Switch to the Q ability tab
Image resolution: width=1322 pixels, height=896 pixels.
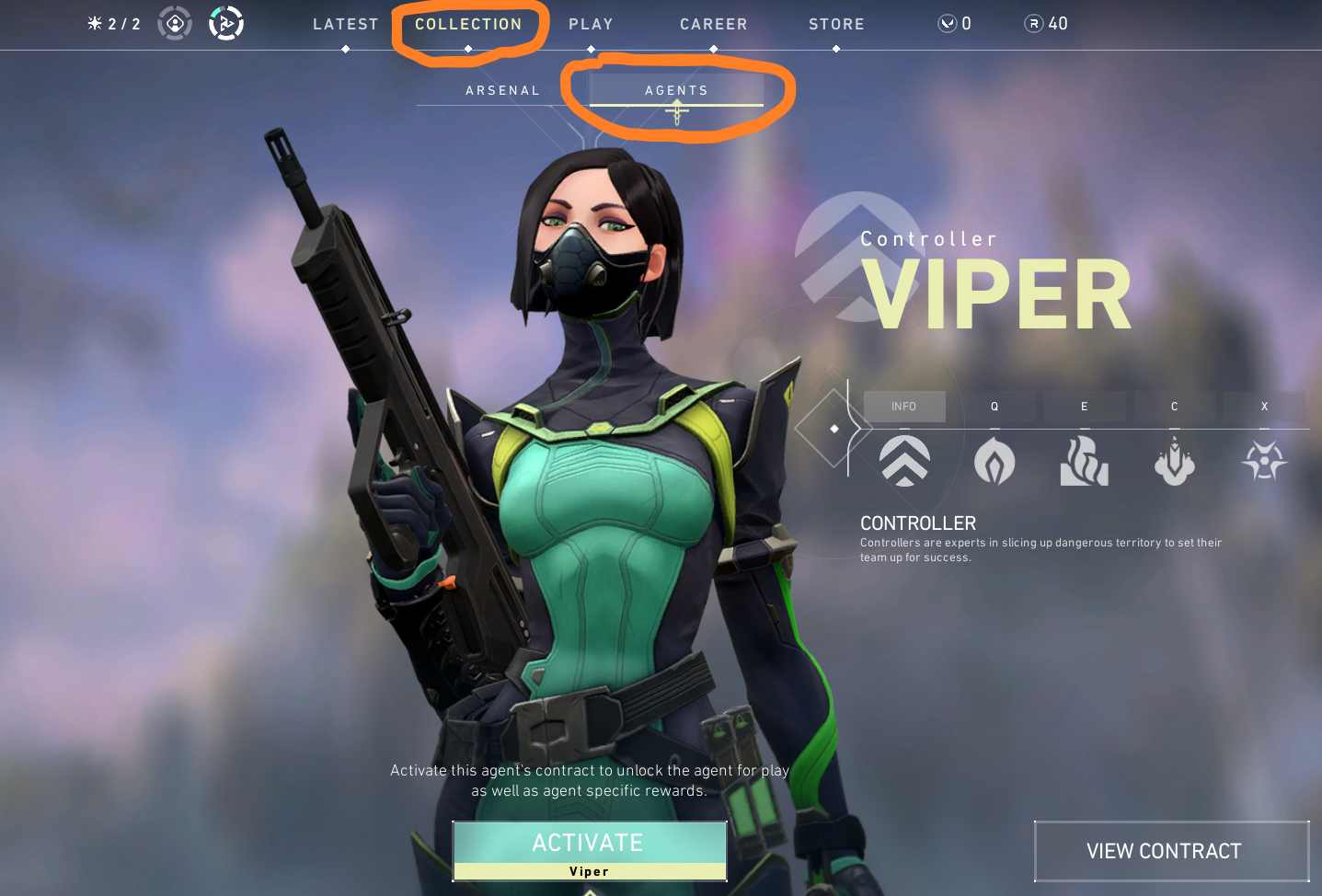994,406
